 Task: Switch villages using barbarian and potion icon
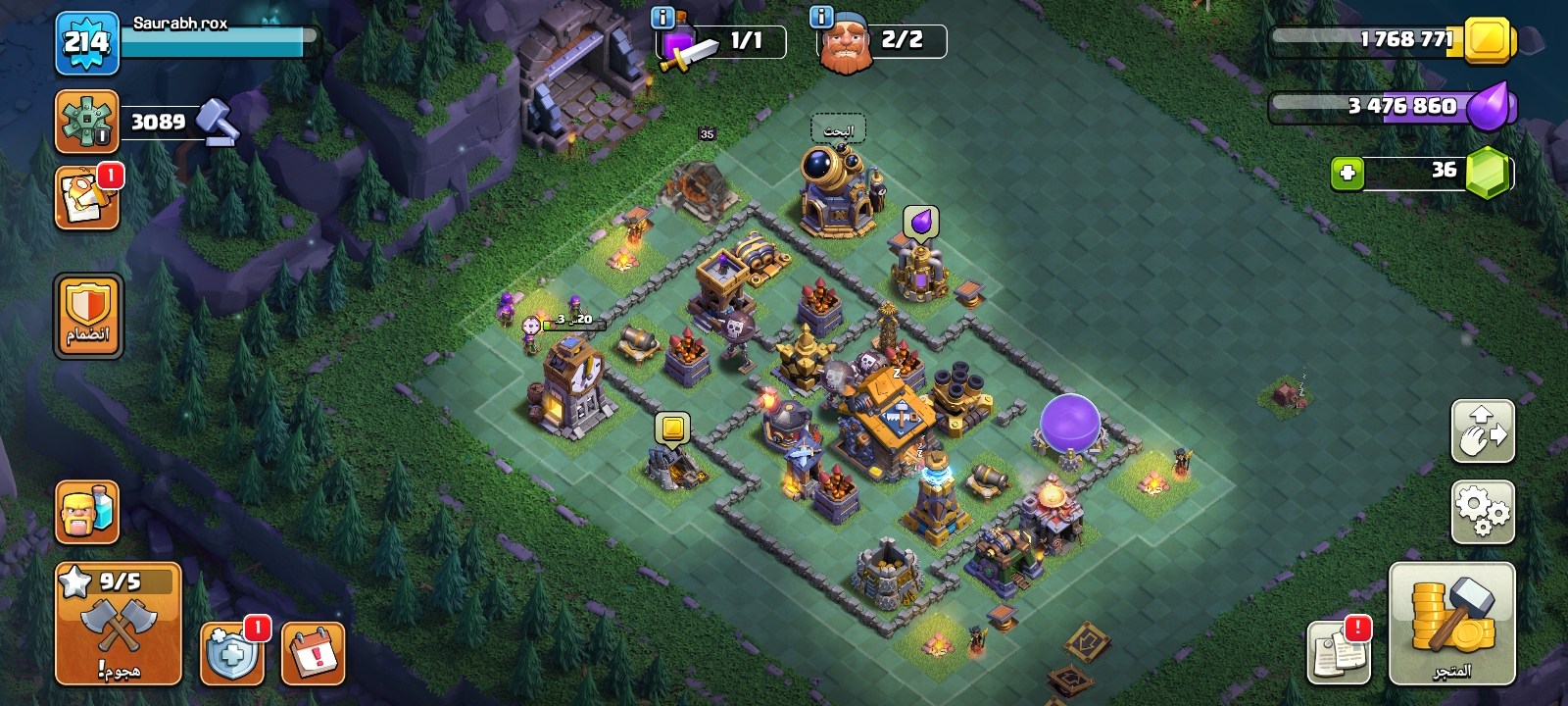coord(87,512)
